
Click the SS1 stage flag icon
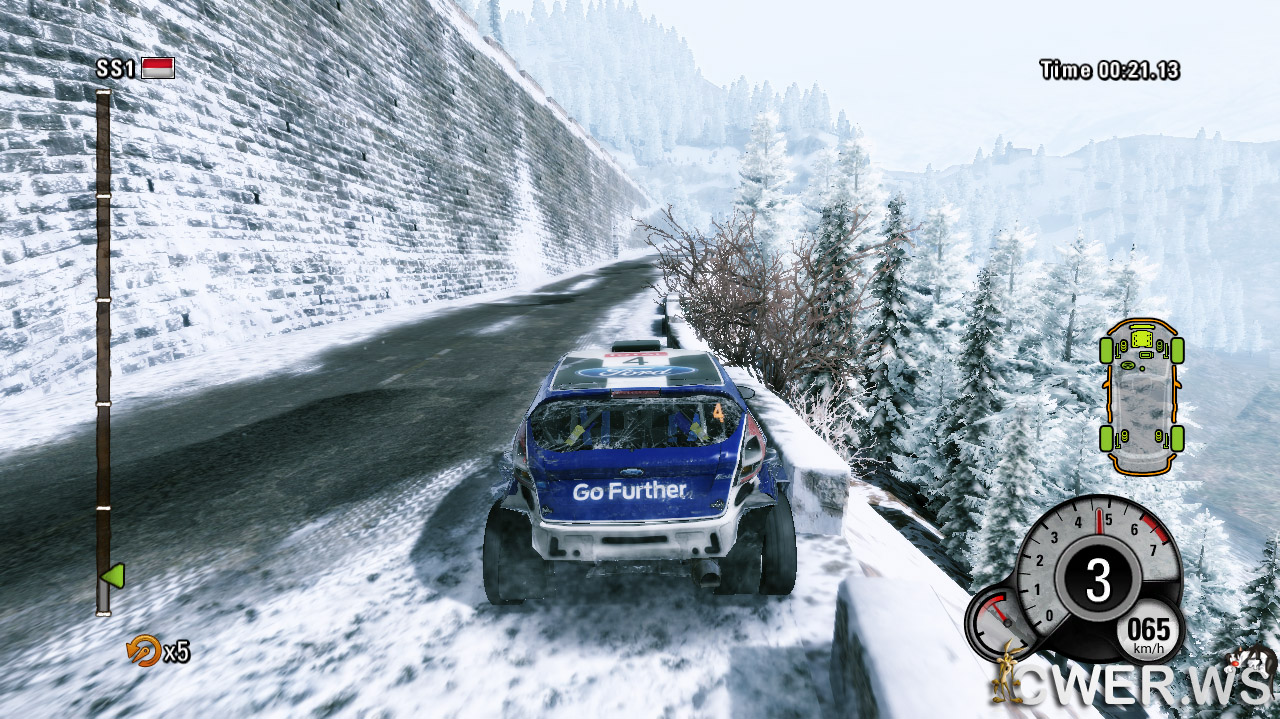click(x=158, y=68)
